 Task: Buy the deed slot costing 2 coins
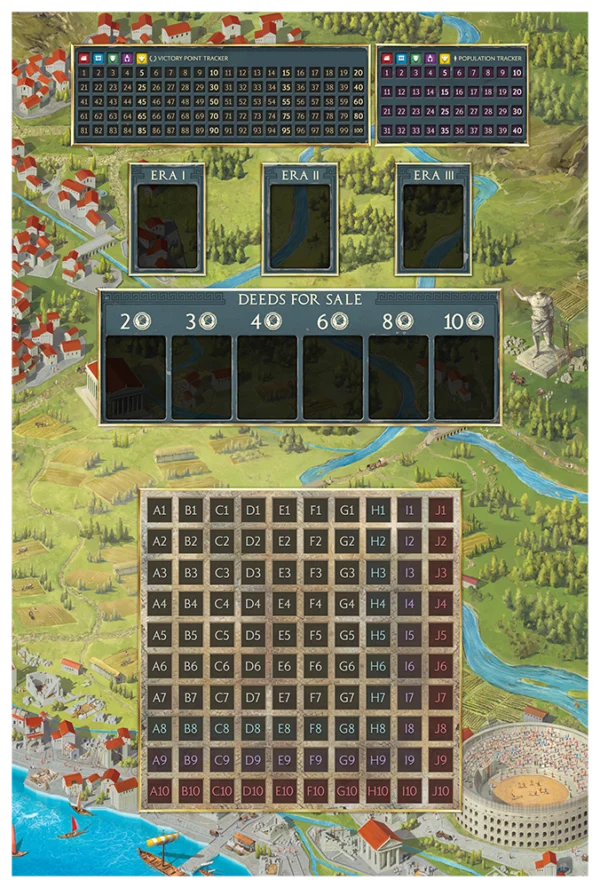[x=135, y=377]
